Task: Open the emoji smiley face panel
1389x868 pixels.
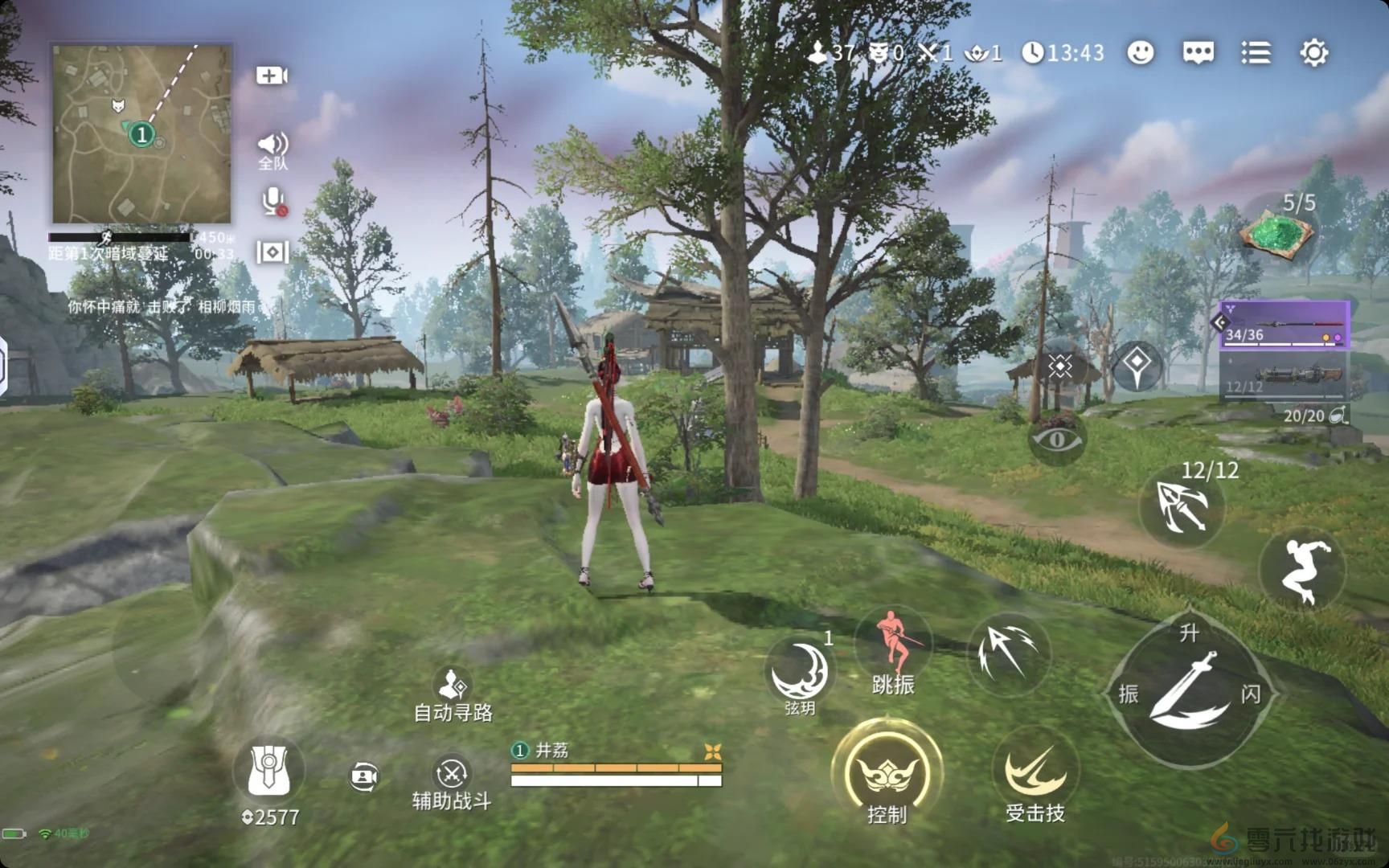Action: click(1140, 53)
